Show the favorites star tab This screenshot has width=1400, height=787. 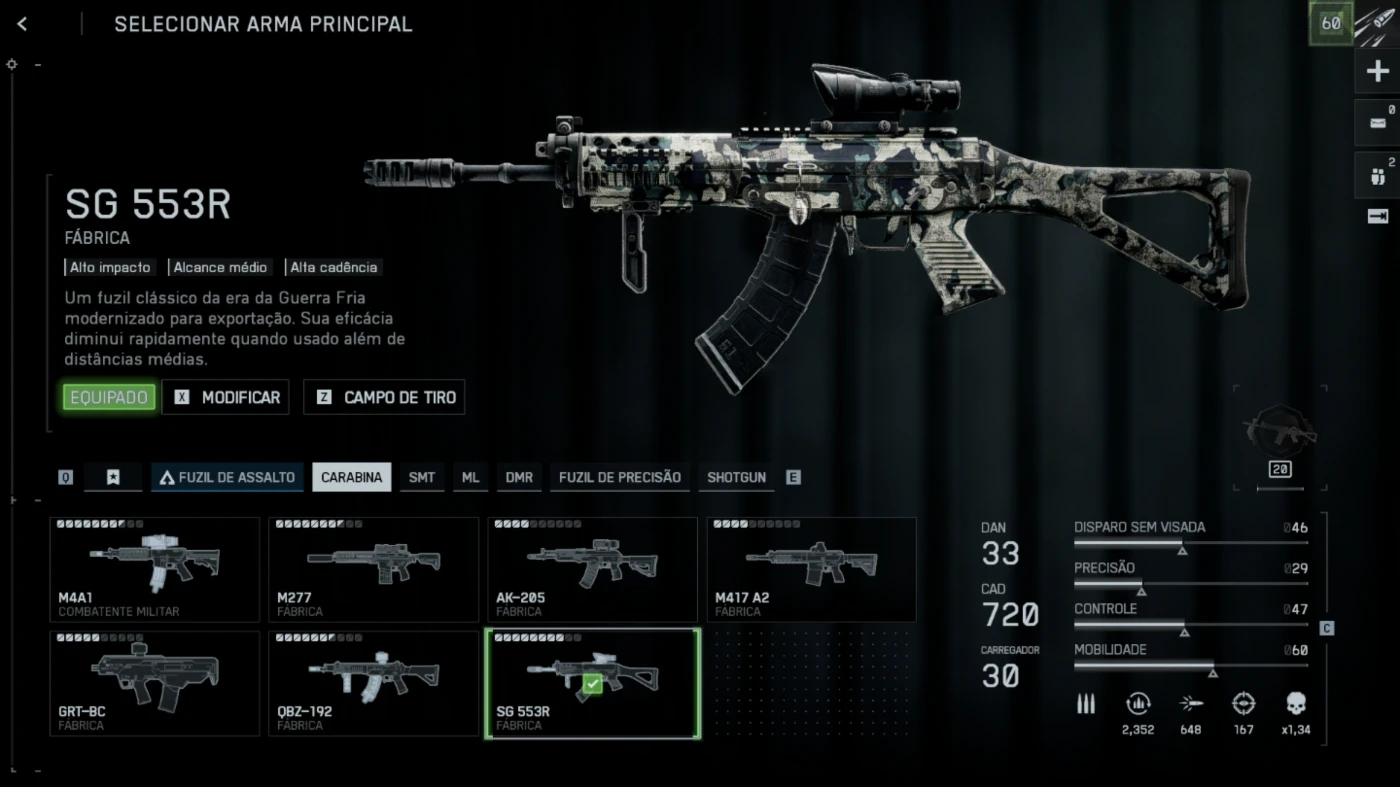pos(113,477)
